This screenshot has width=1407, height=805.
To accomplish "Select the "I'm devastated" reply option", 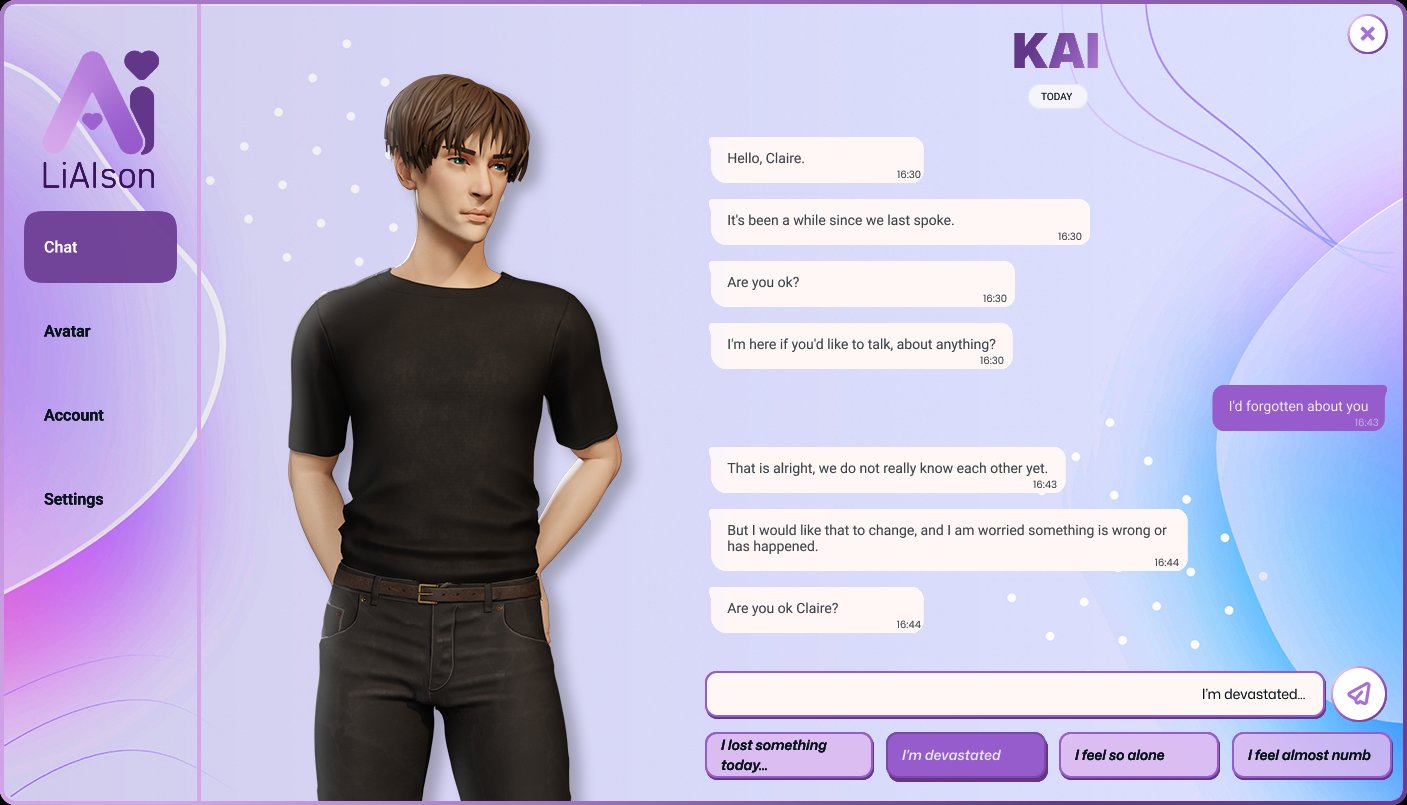I will click(x=965, y=755).
